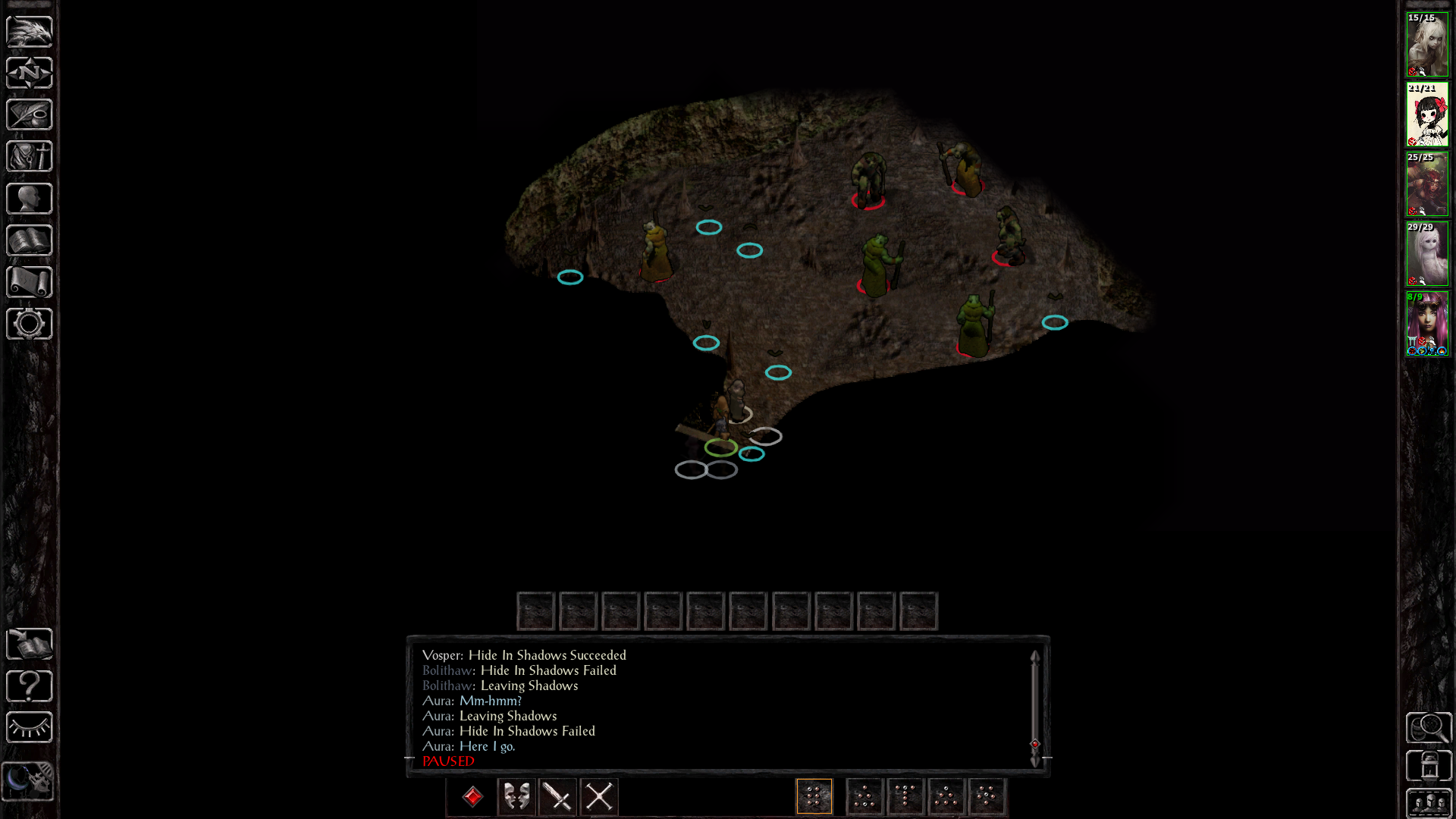The width and height of the screenshot is (1456, 819).
Task: Select the pink-haired character portrait
Action: tap(1427, 324)
